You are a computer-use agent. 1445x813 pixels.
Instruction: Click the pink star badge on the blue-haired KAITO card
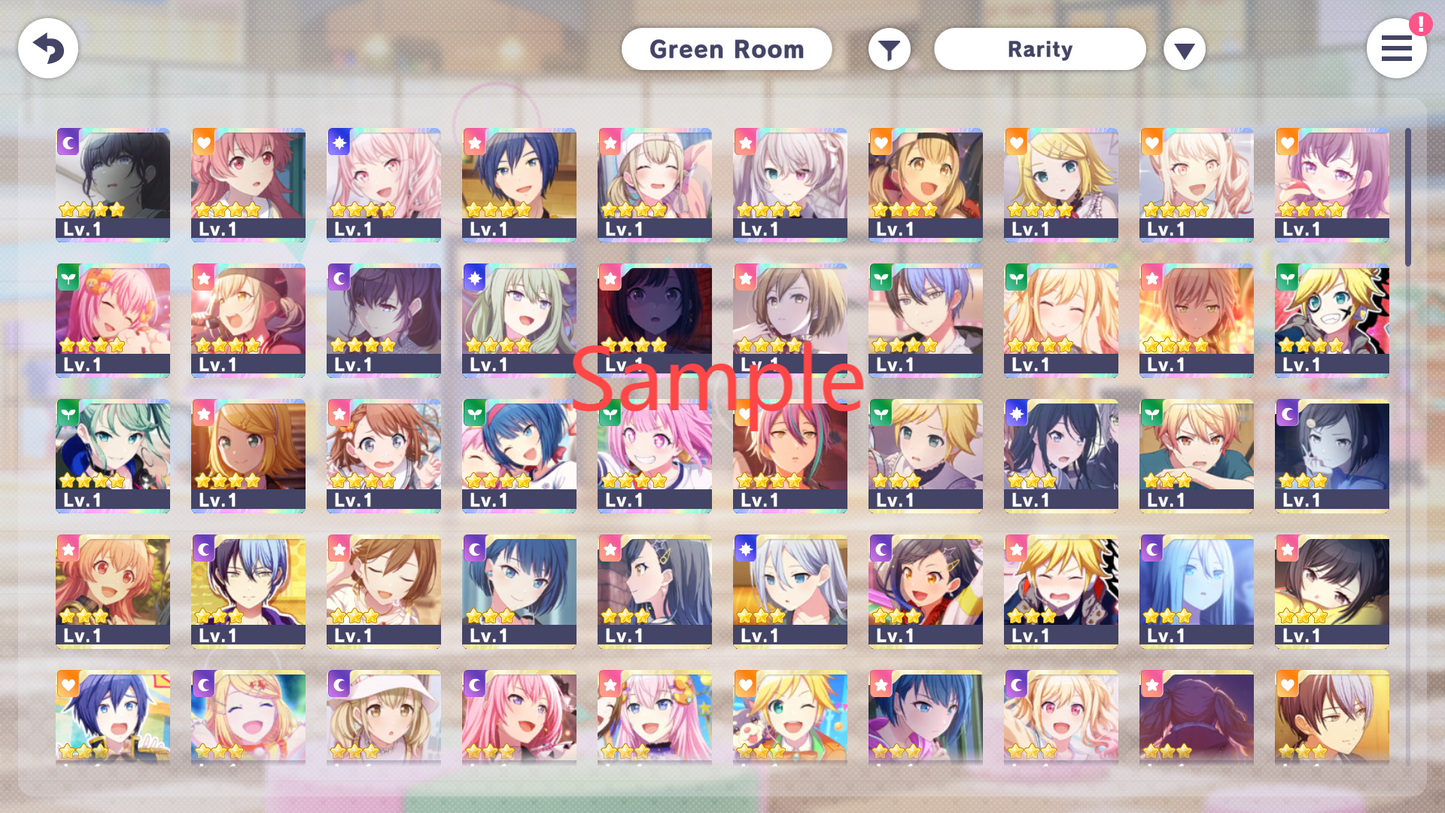[473, 142]
